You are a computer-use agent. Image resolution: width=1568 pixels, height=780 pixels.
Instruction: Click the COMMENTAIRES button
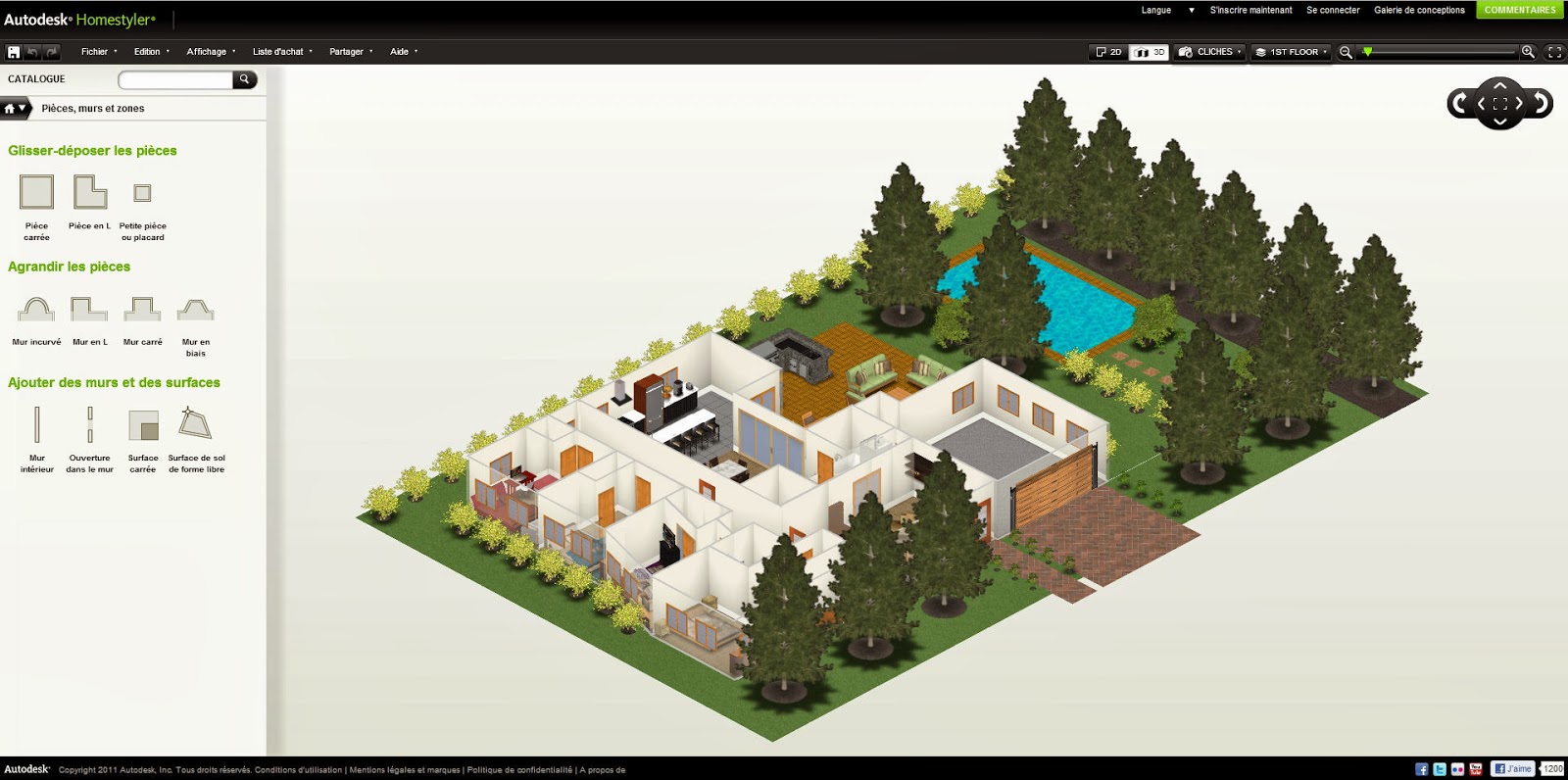tap(1519, 10)
